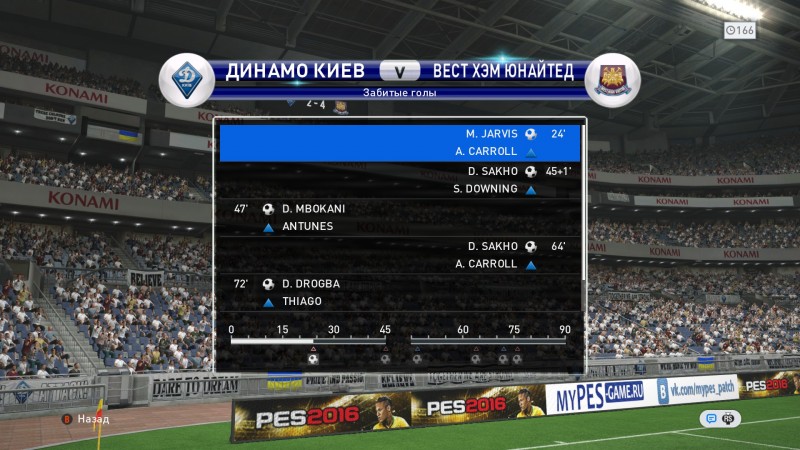Select D. Sakho's 64' goal row
The width and height of the screenshot is (800, 450).
click(400, 255)
